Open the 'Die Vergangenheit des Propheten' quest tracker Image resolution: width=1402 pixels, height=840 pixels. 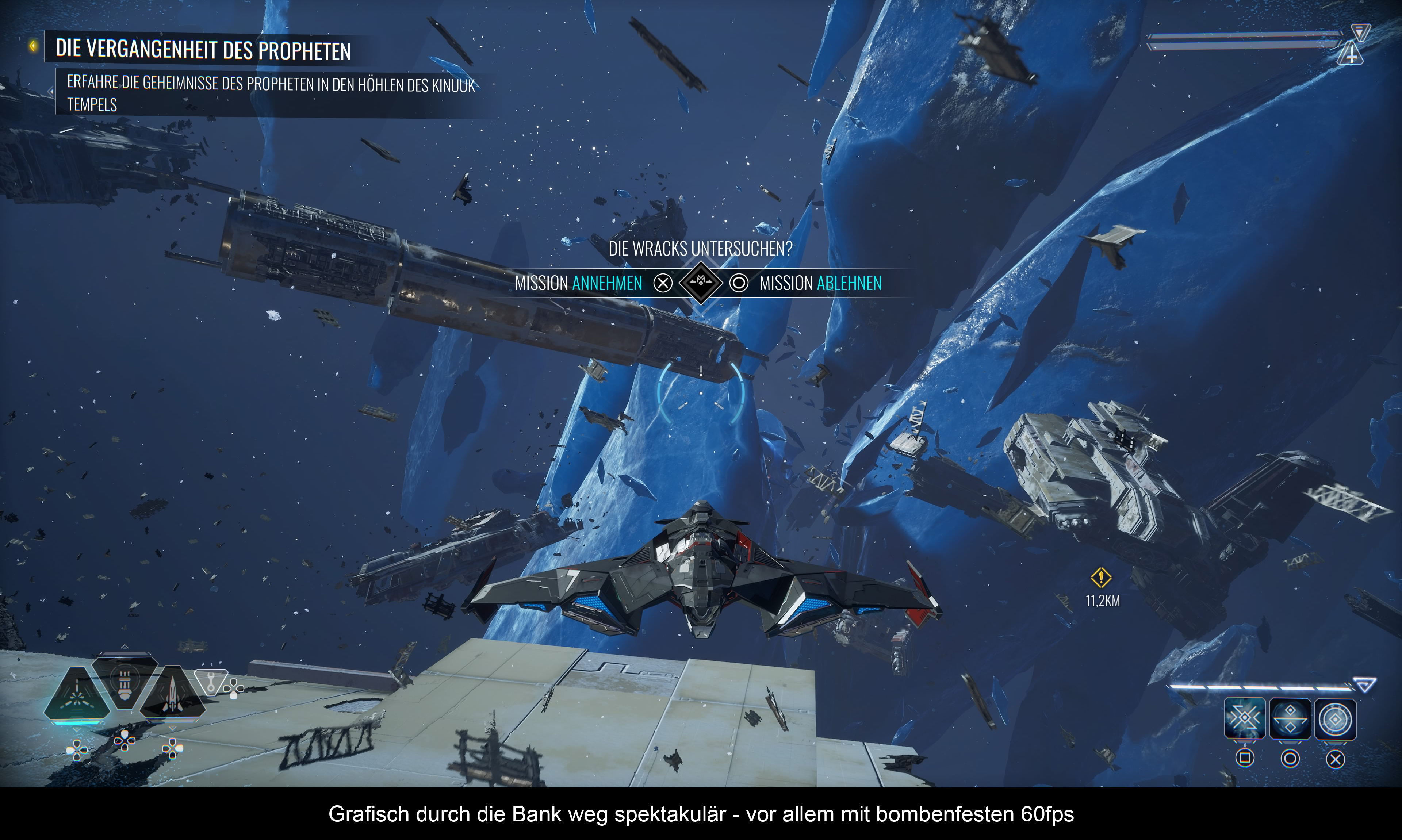click(203, 50)
